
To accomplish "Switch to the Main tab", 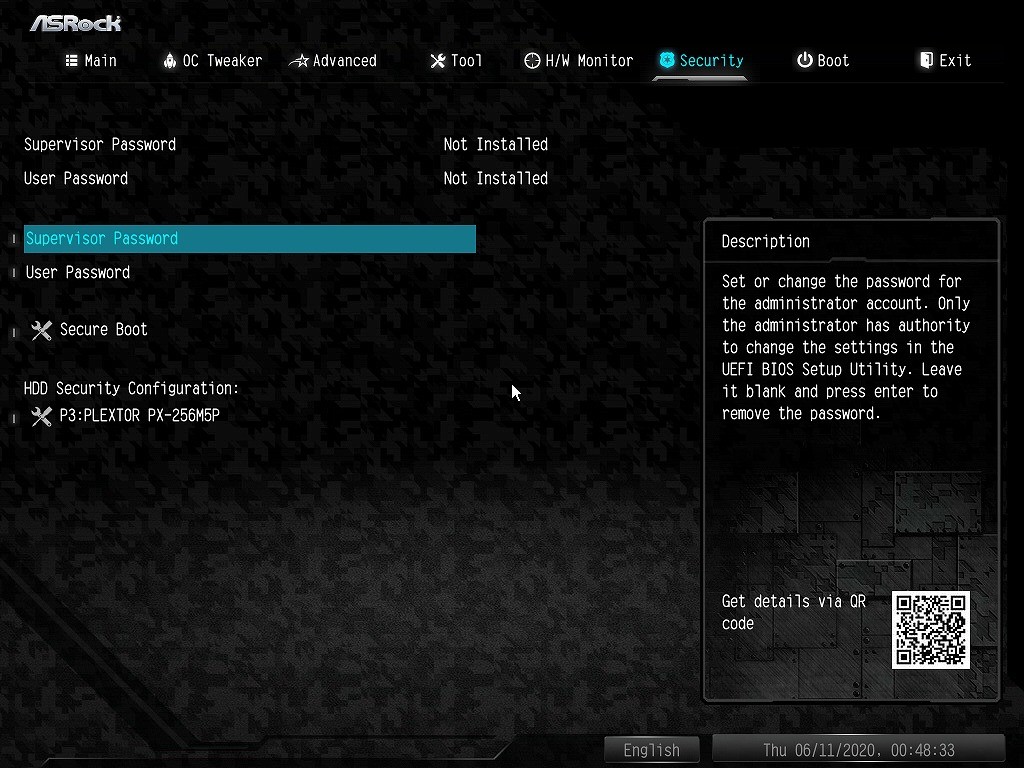I will (x=91, y=61).
